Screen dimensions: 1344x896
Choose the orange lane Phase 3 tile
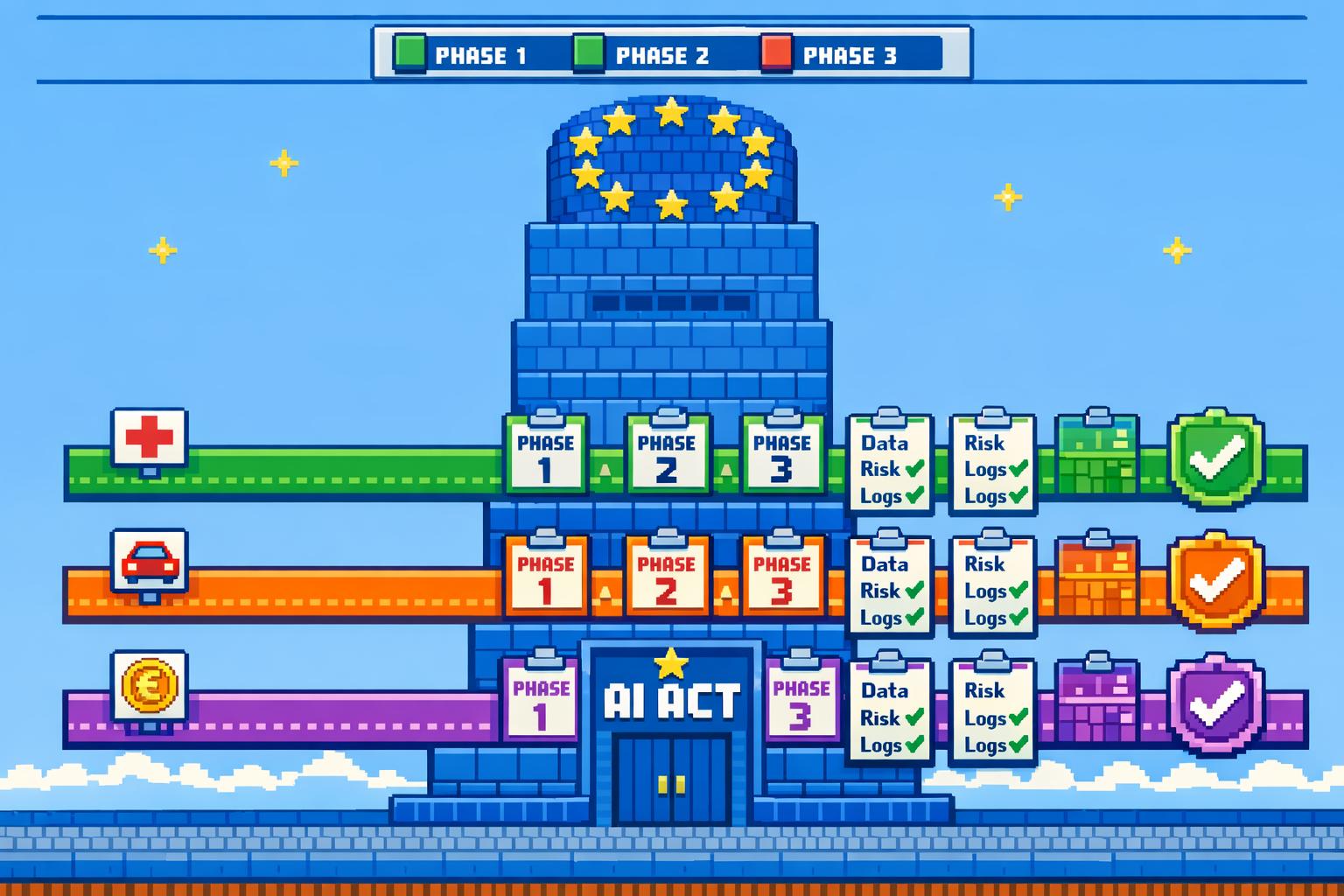(x=782, y=577)
